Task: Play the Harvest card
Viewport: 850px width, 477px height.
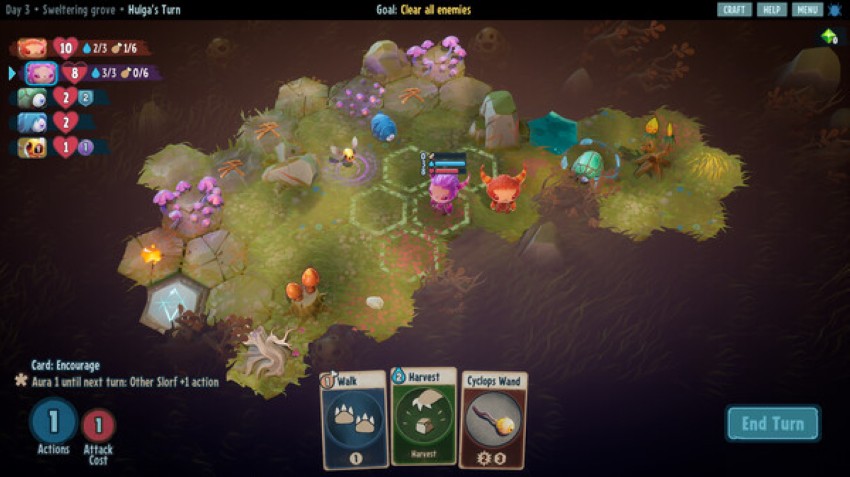Action: [x=424, y=416]
